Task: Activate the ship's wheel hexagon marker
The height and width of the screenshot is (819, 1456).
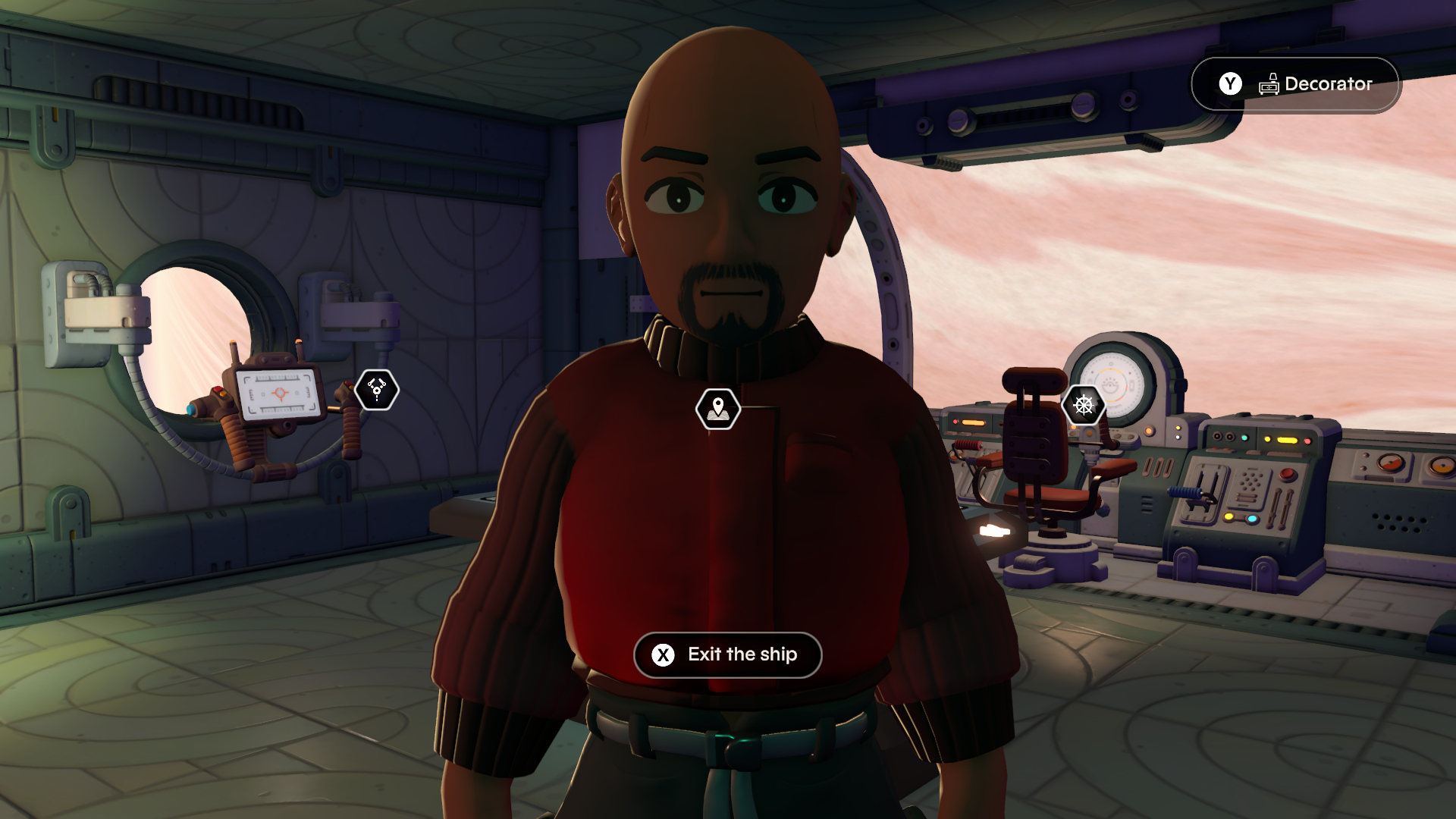Action: click(1084, 405)
